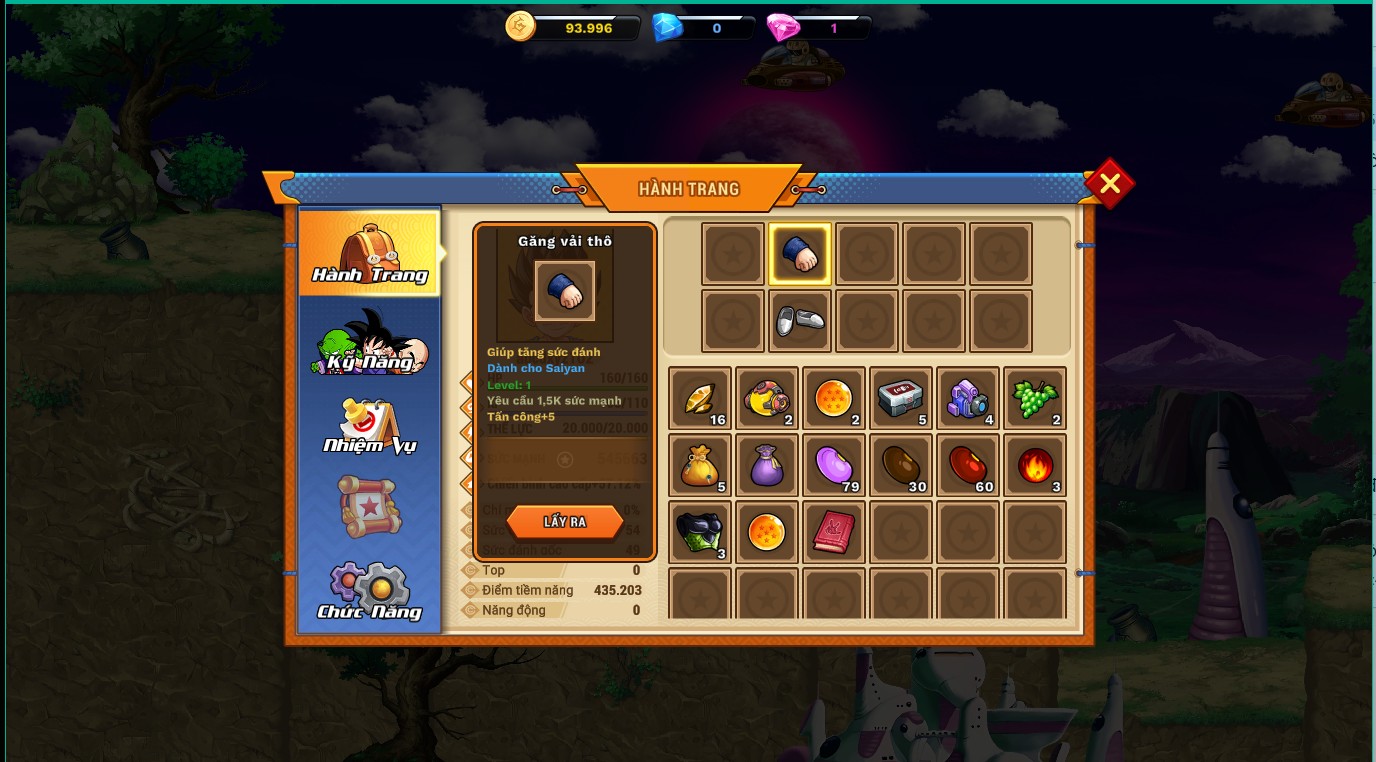Open the Nhiệm Vụ tab
This screenshot has height=762, width=1376.
tap(369, 426)
